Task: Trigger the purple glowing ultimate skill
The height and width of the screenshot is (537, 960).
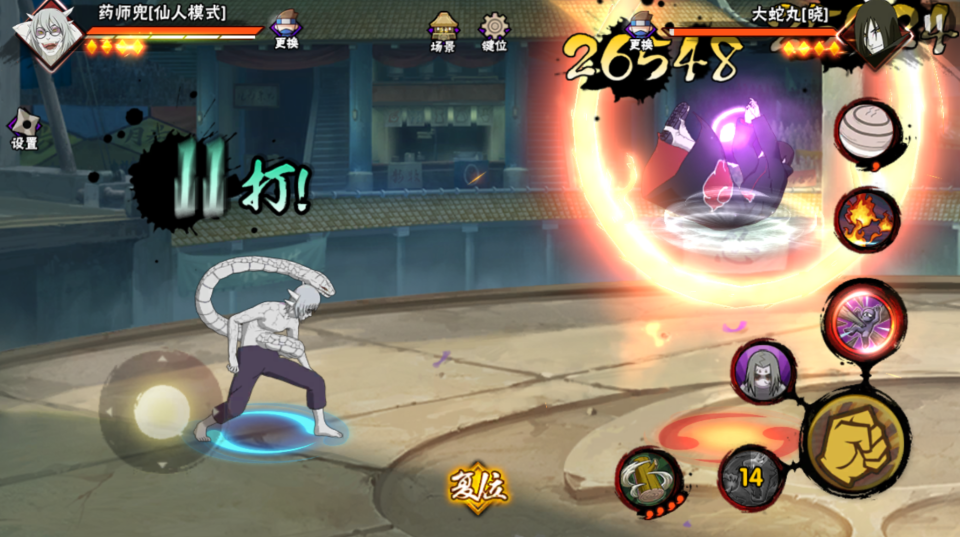Action: pos(865,321)
